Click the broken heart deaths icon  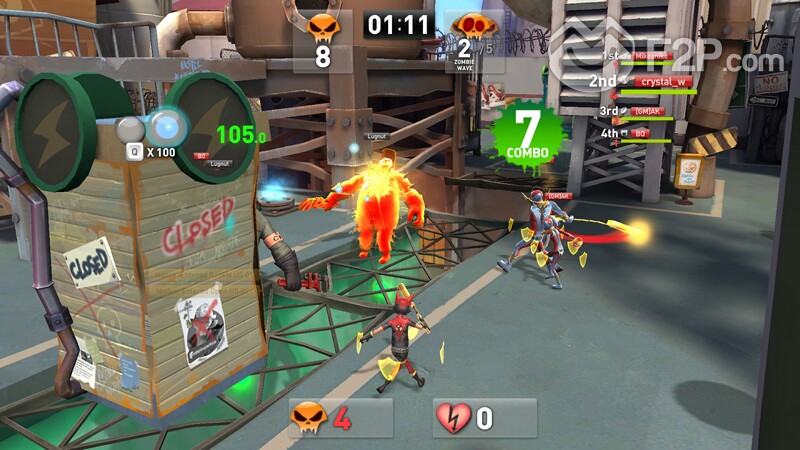[x=453, y=417]
